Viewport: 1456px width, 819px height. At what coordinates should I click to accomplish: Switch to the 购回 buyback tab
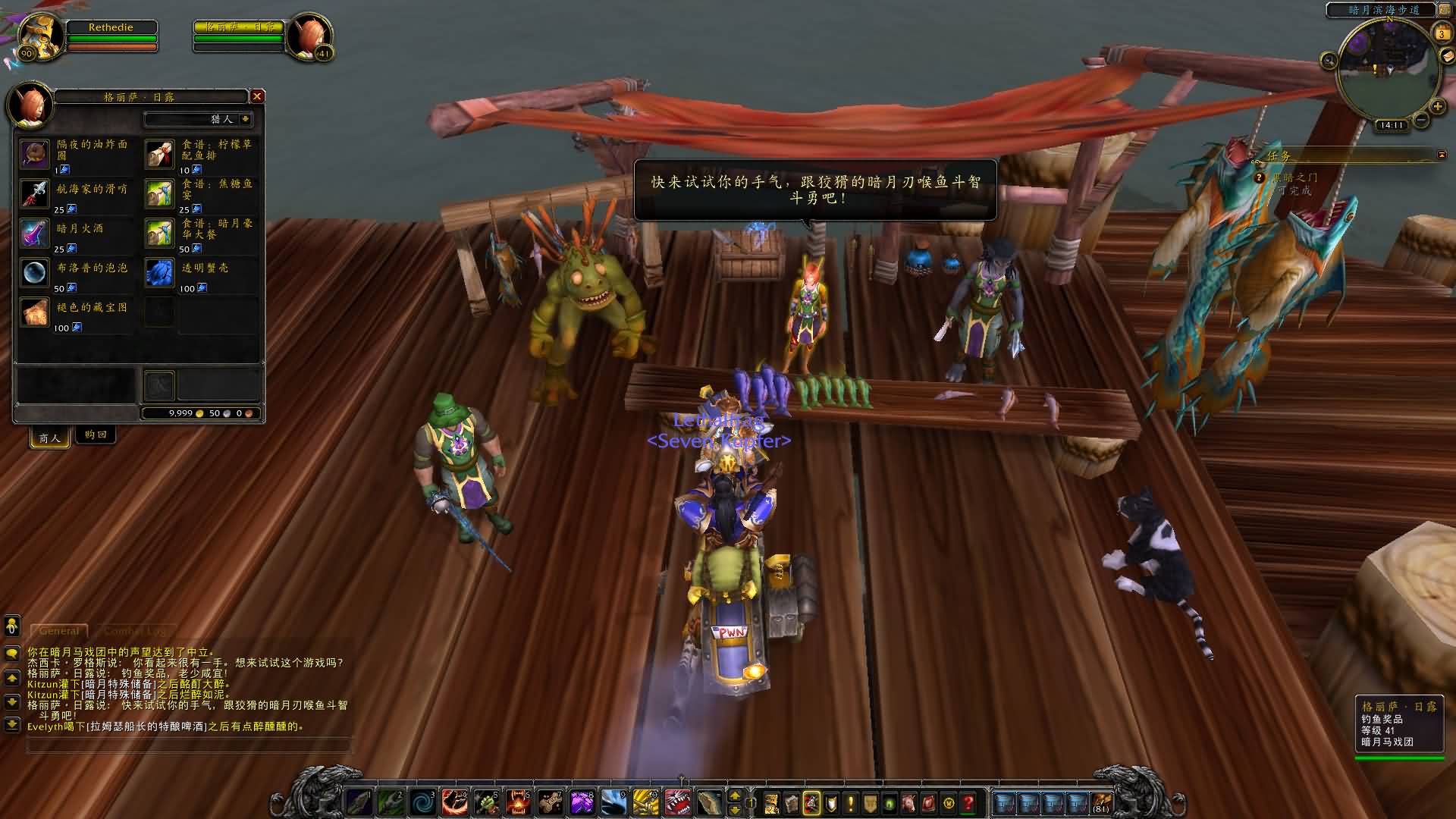point(96,435)
